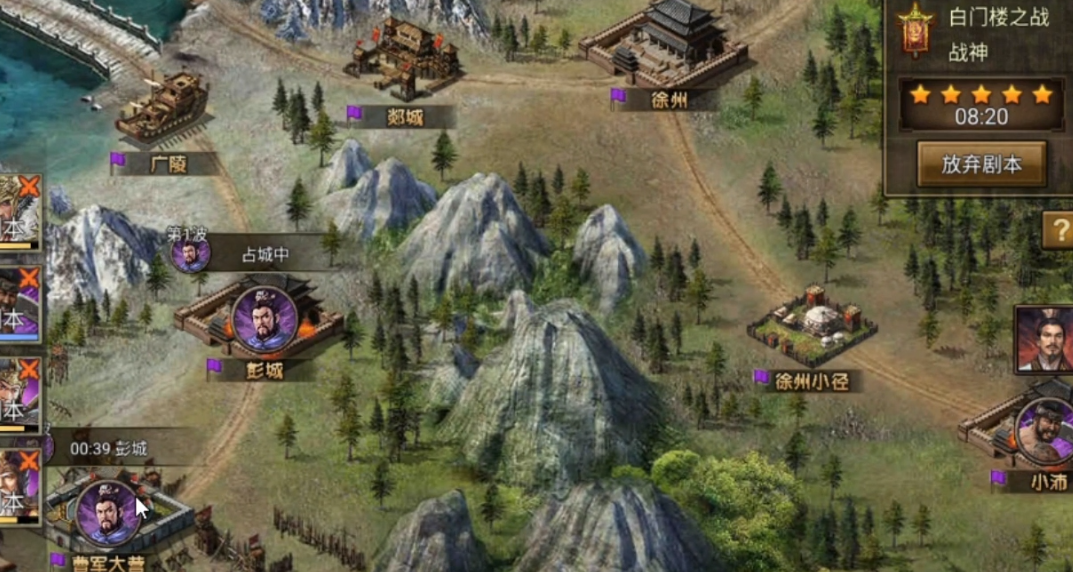The height and width of the screenshot is (572, 1073).
Task: Click the 放弃剧本 abandon scenario button
Action: pyautogui.click(x=981, y=164)
